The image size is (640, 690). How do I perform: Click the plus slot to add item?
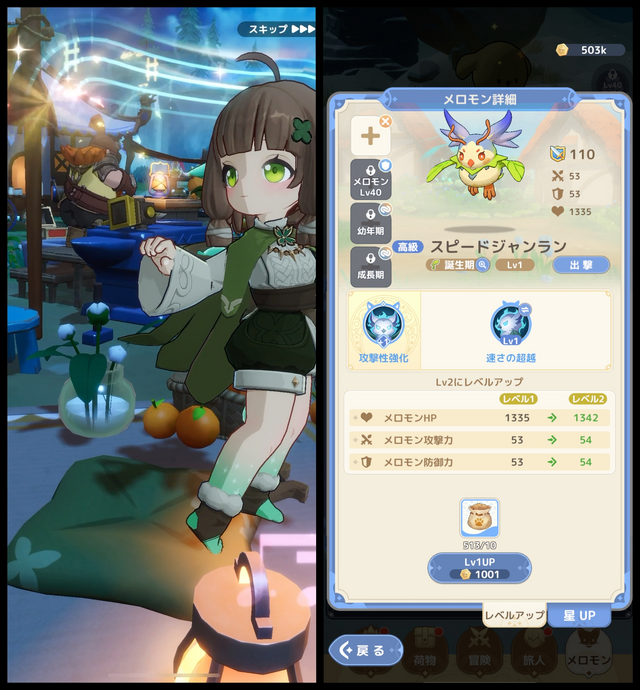click(370, 135)
